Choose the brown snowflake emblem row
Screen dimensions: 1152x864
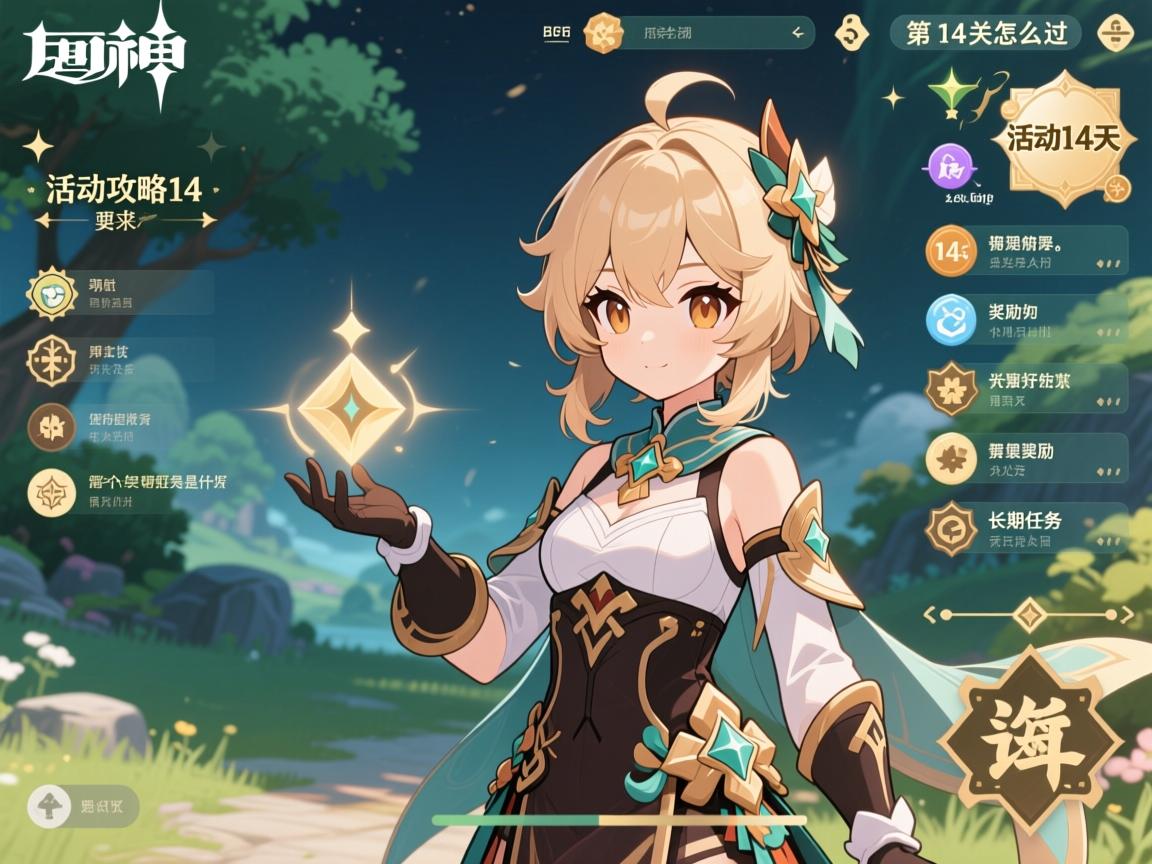click(x=120, y=360)
